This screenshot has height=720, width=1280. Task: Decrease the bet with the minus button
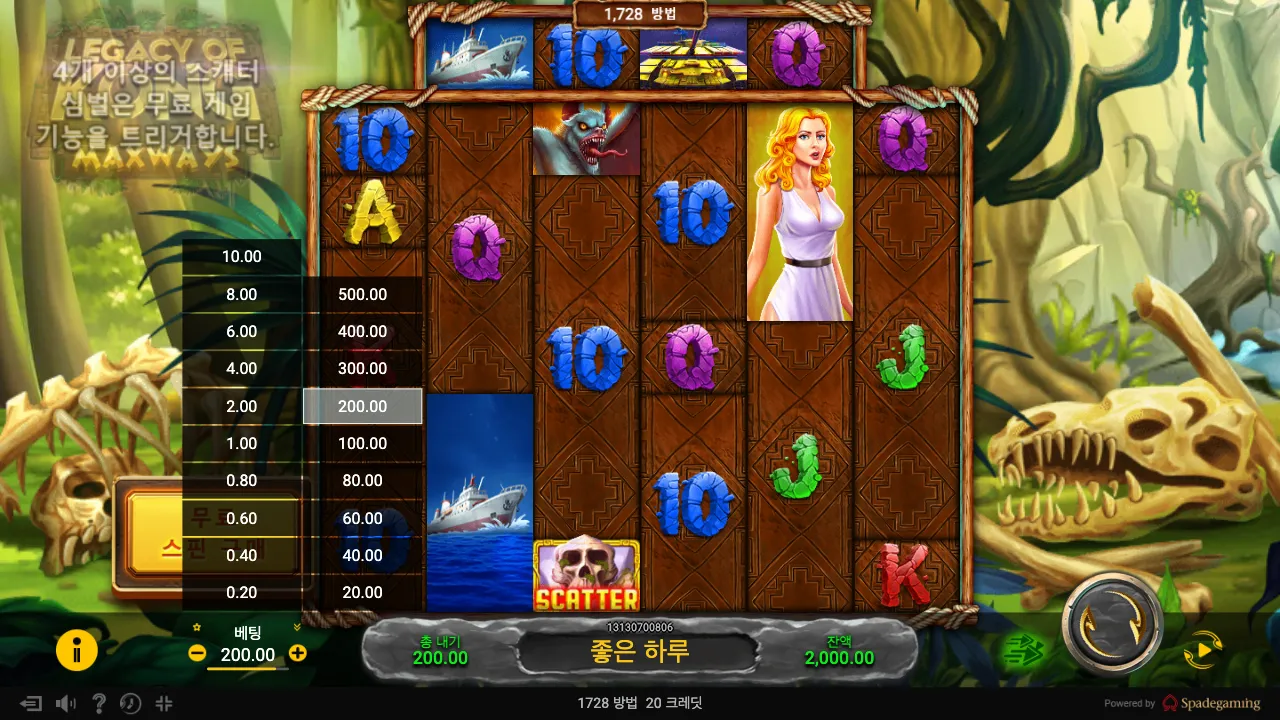(197, 654)
